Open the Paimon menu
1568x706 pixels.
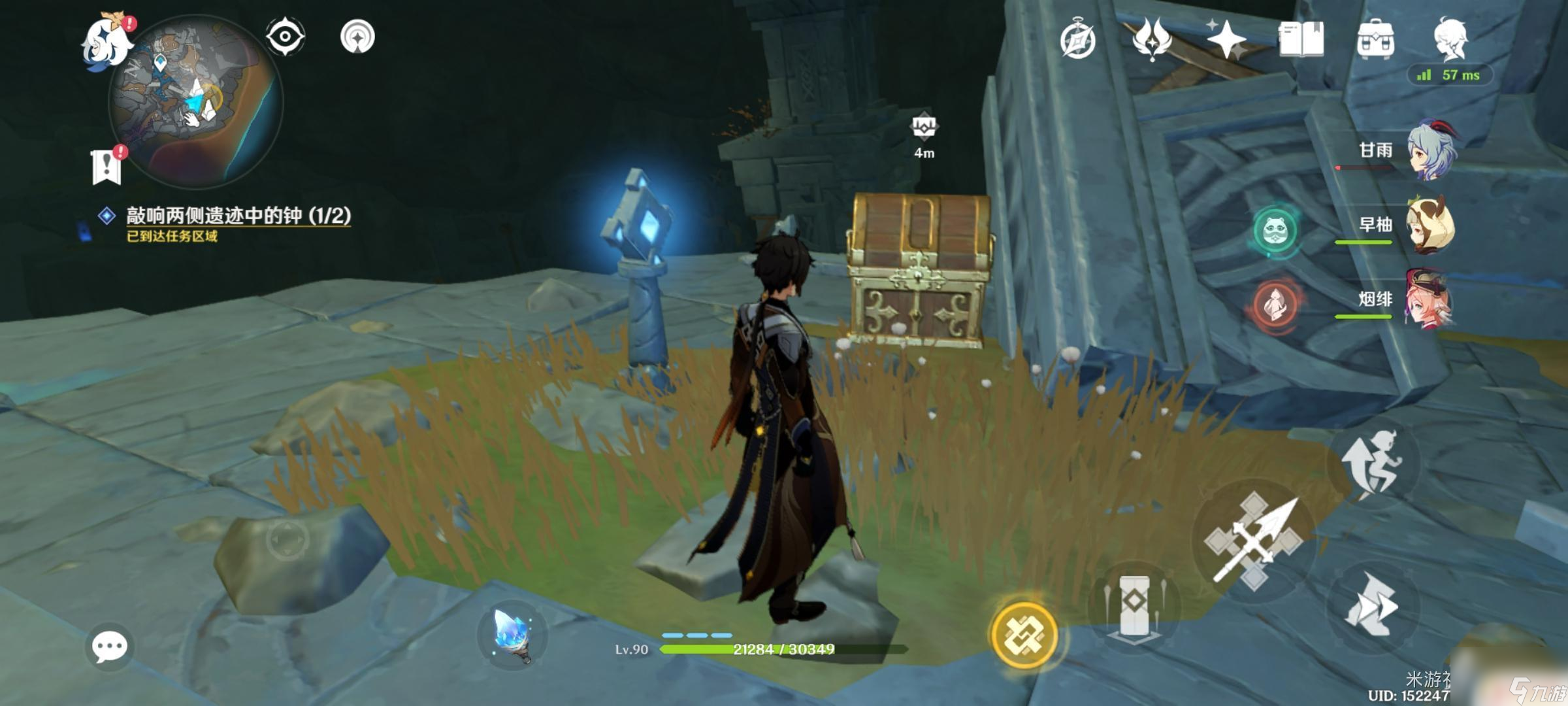click(105, 41)
